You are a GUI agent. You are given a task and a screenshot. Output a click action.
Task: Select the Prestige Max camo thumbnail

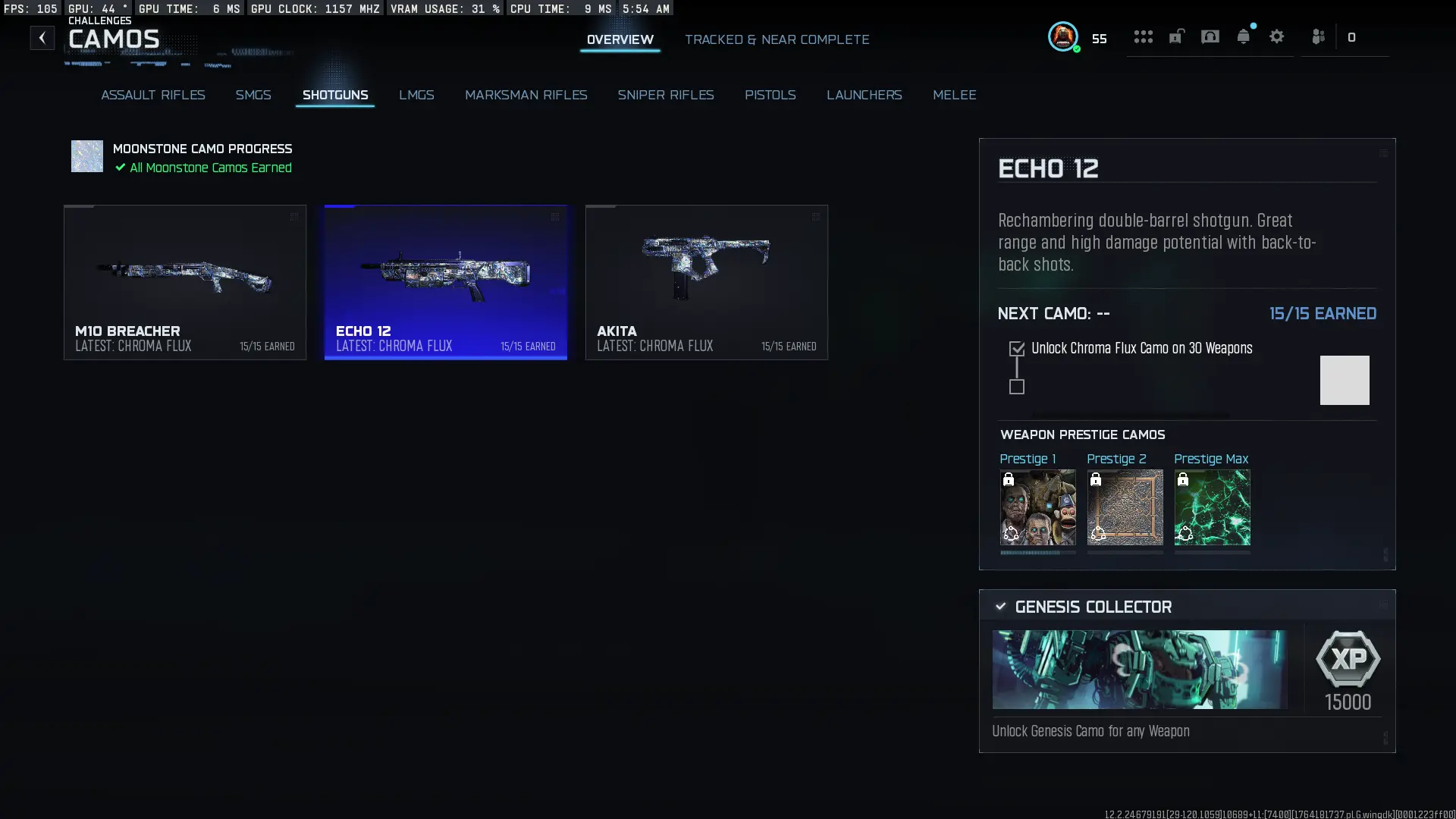pos(1211,507)
